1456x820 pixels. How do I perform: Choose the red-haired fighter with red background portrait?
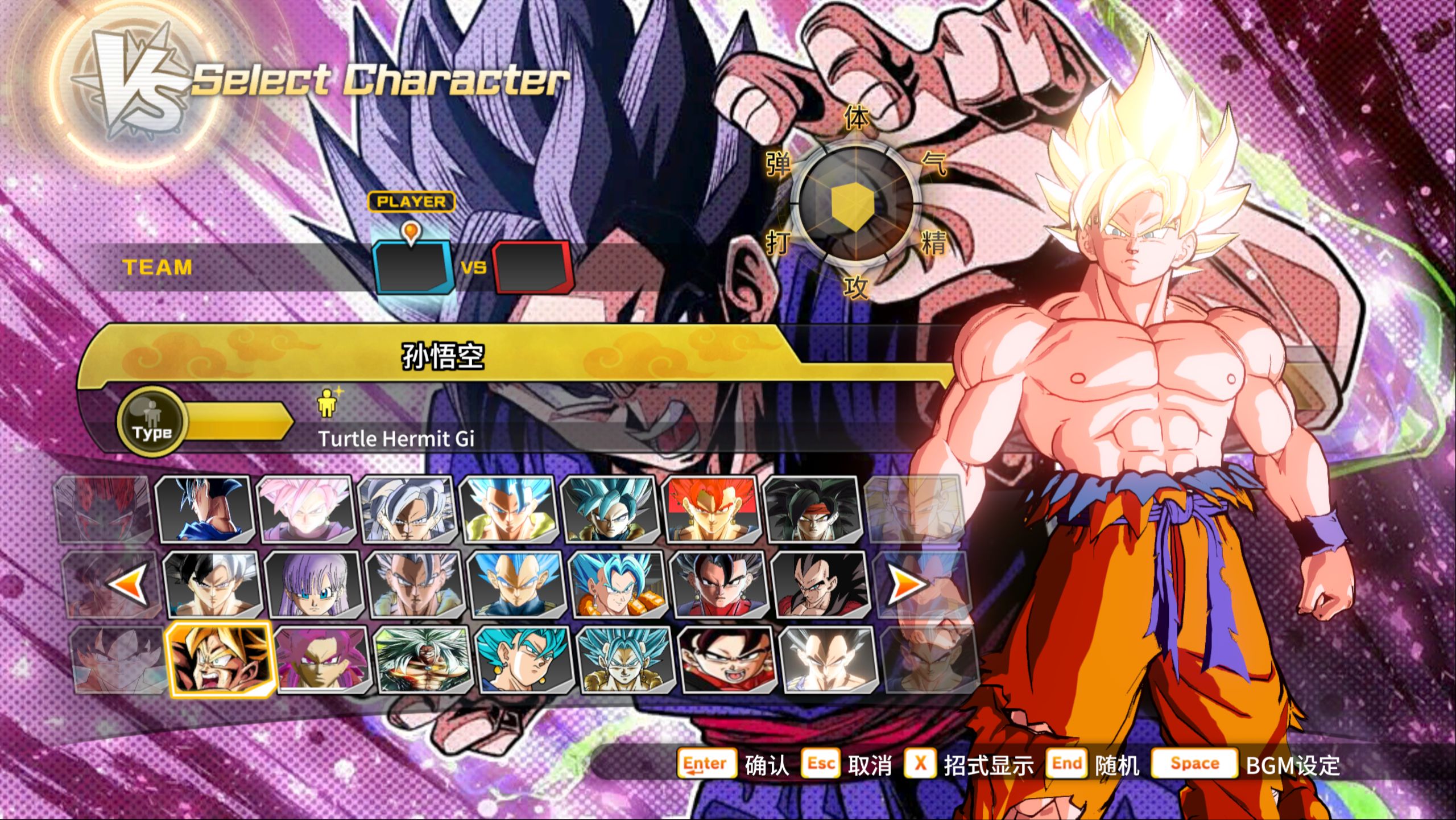point(712,509)
